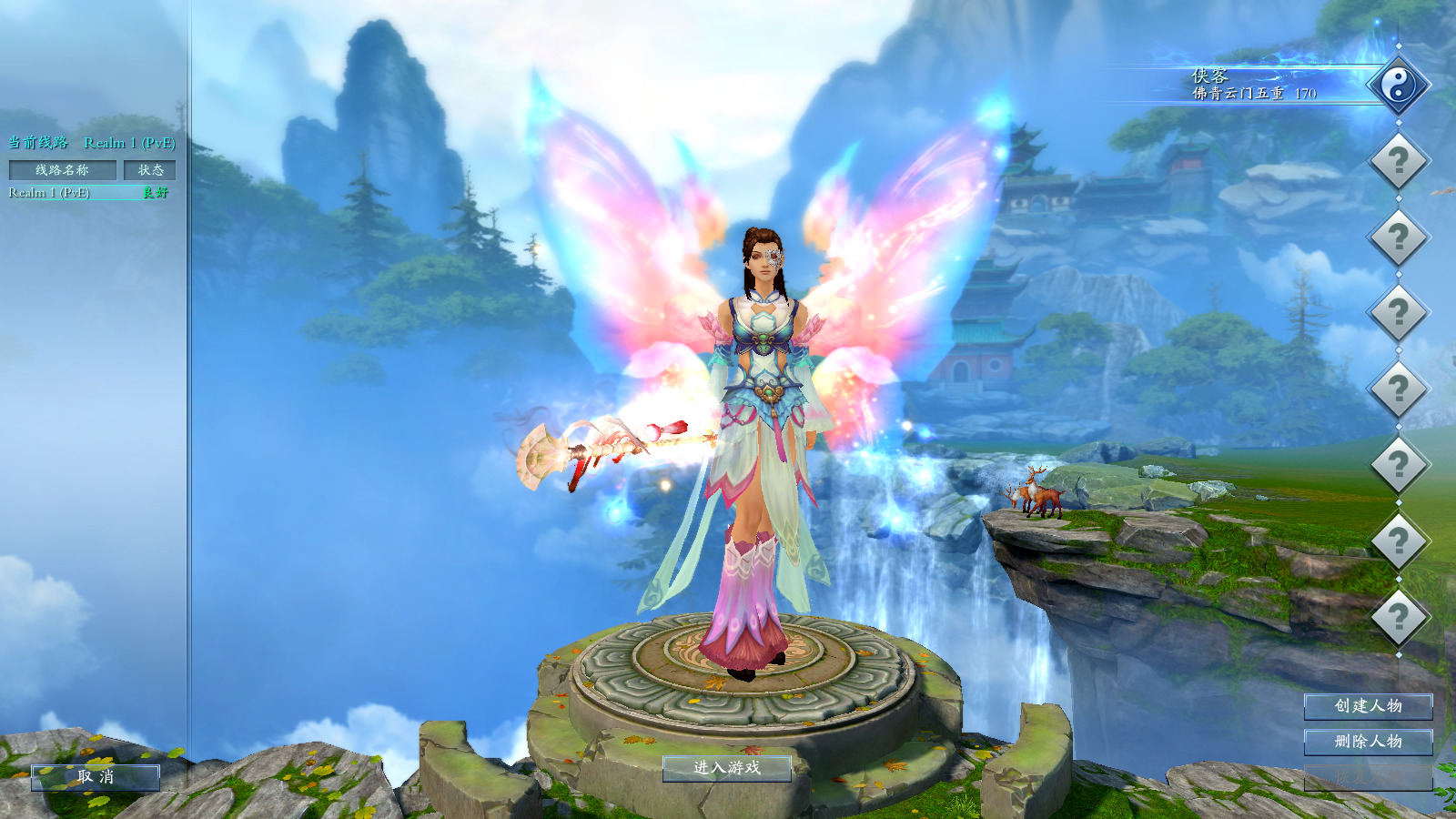
Task: Select the yin-yang character slot 侠客
Action: click(x=1398, y=86)
